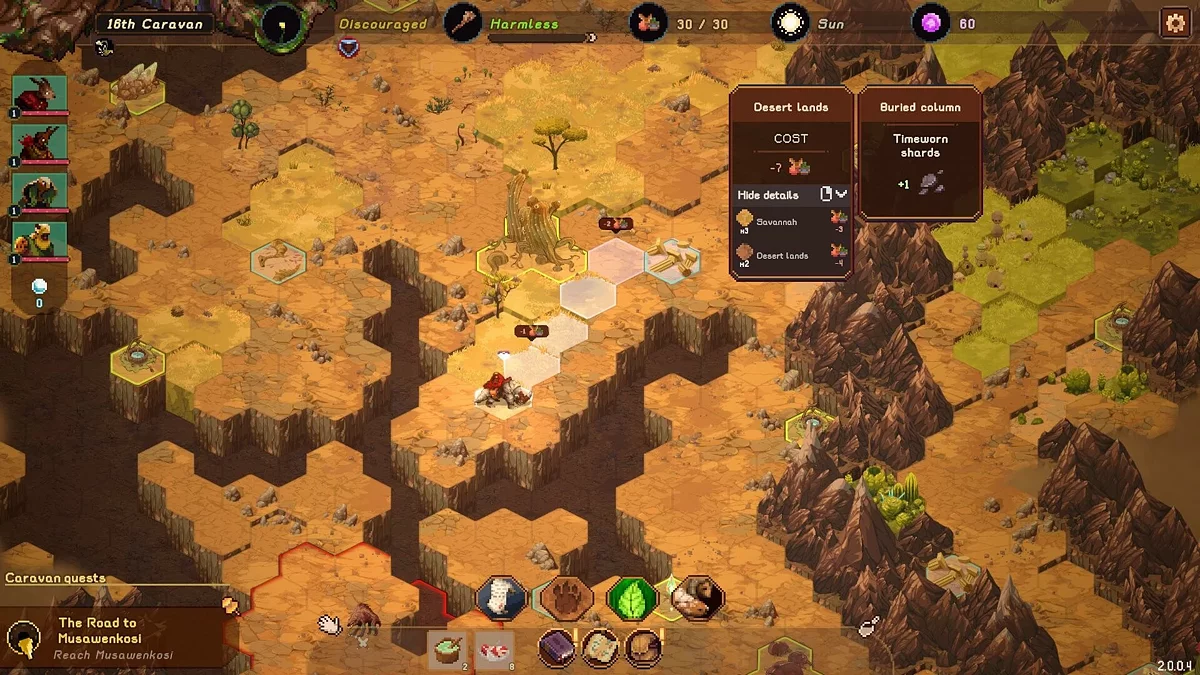This screenshot has height=675, width=1200.
Task: Click the purple gem currency icon
Action: (930, 23)
